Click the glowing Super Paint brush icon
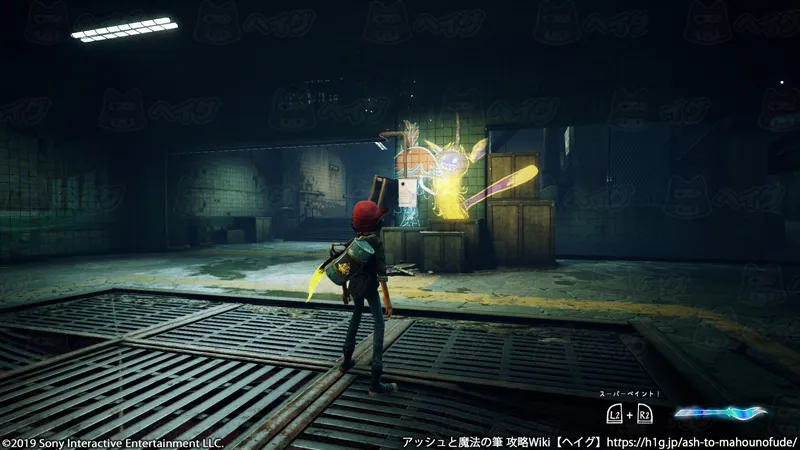 point(720,412)
